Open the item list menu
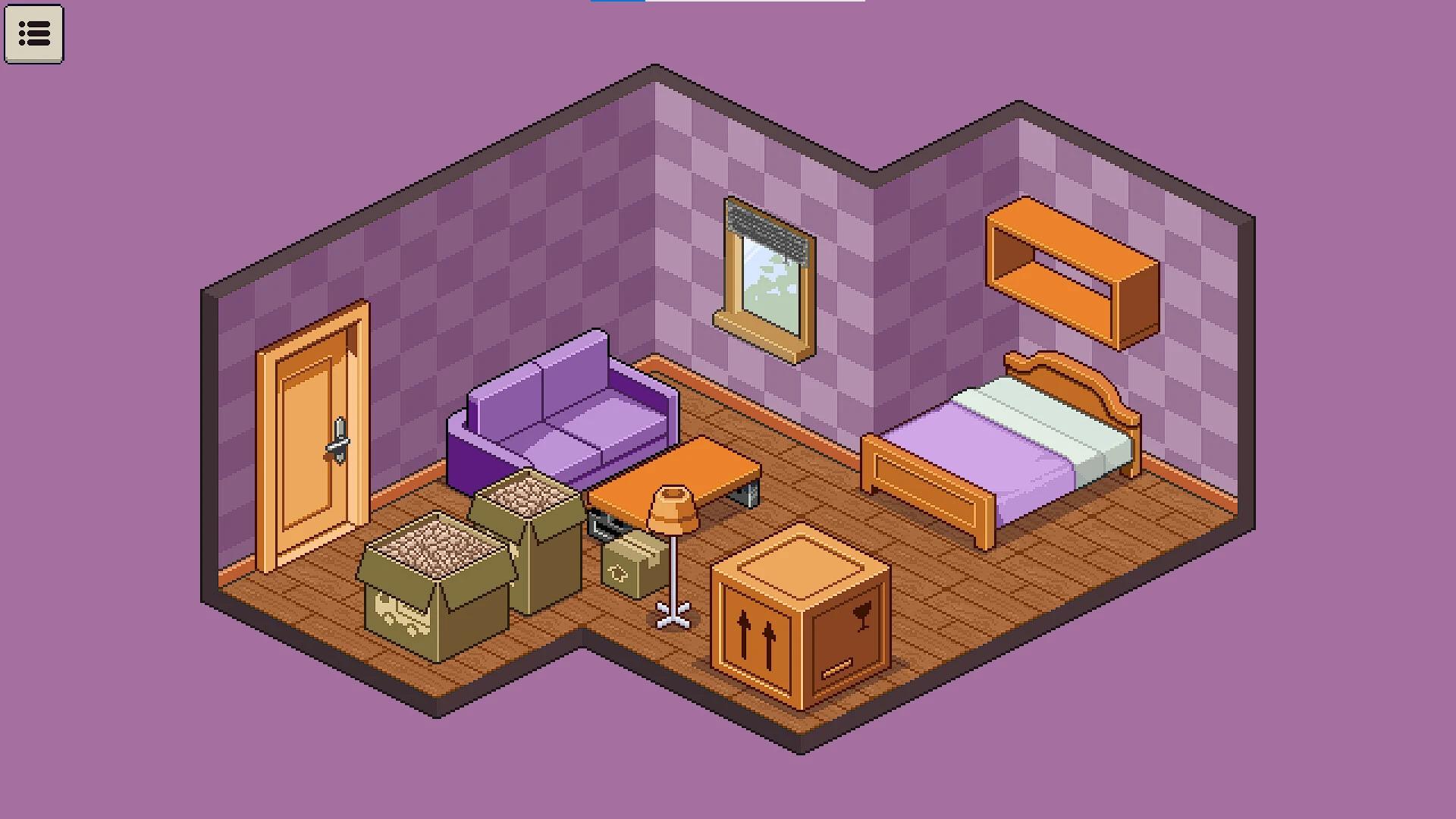This screenshot has width=1456, height=819. pyautogui.click(x=34, y=34)
